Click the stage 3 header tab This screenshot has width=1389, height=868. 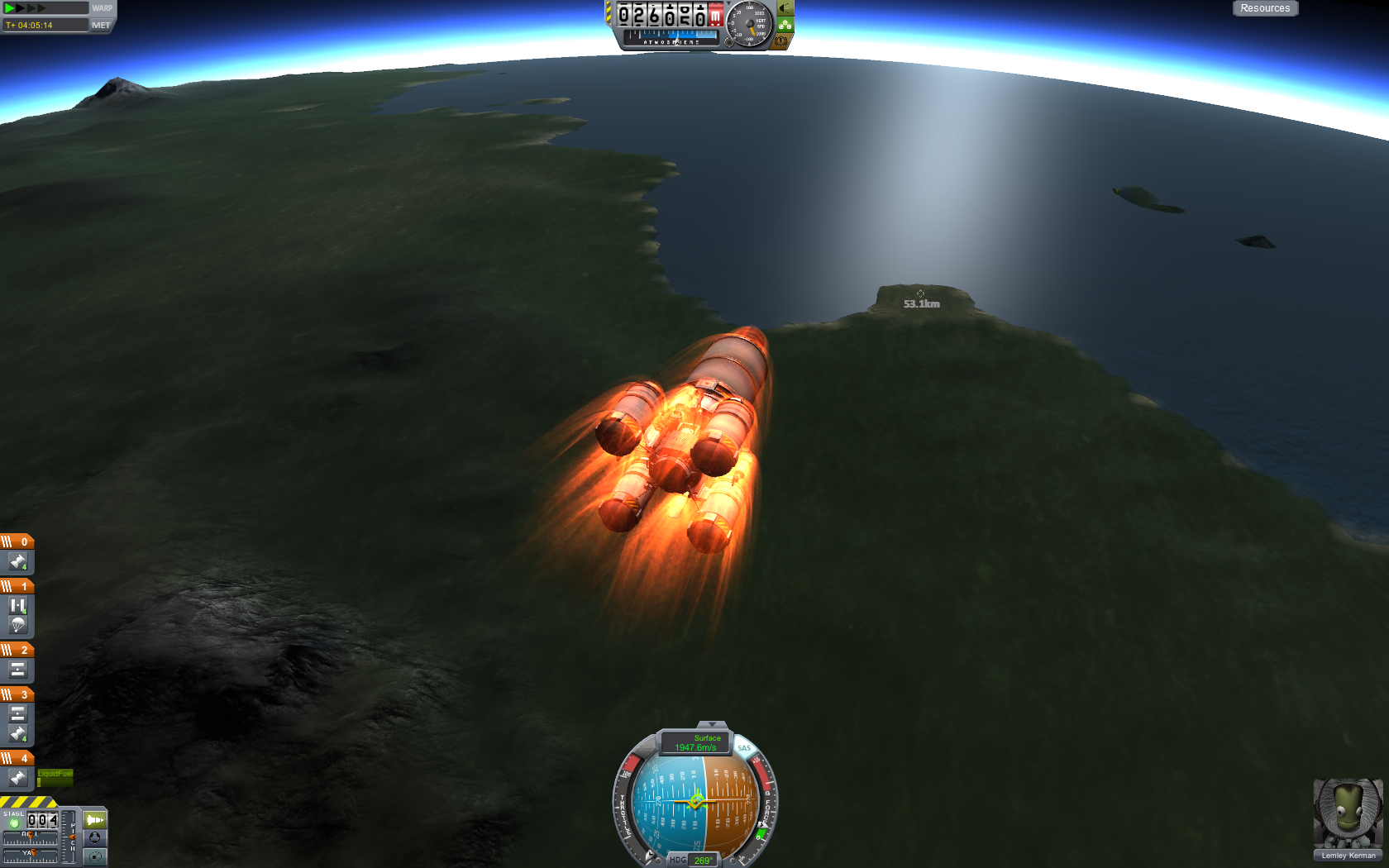click(17, 694)
